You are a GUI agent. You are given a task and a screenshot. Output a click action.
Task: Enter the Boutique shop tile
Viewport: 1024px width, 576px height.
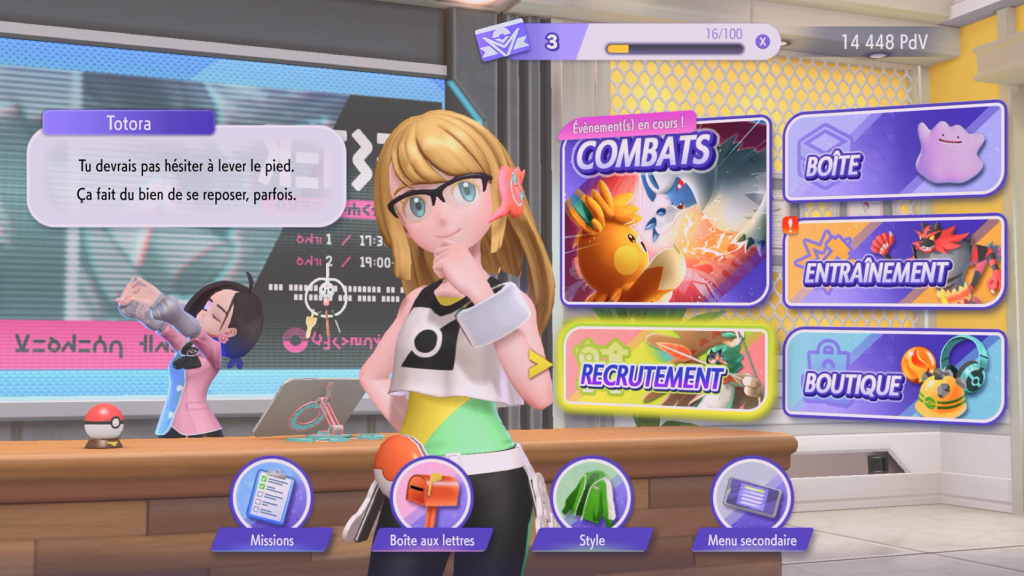click(894, 374)
